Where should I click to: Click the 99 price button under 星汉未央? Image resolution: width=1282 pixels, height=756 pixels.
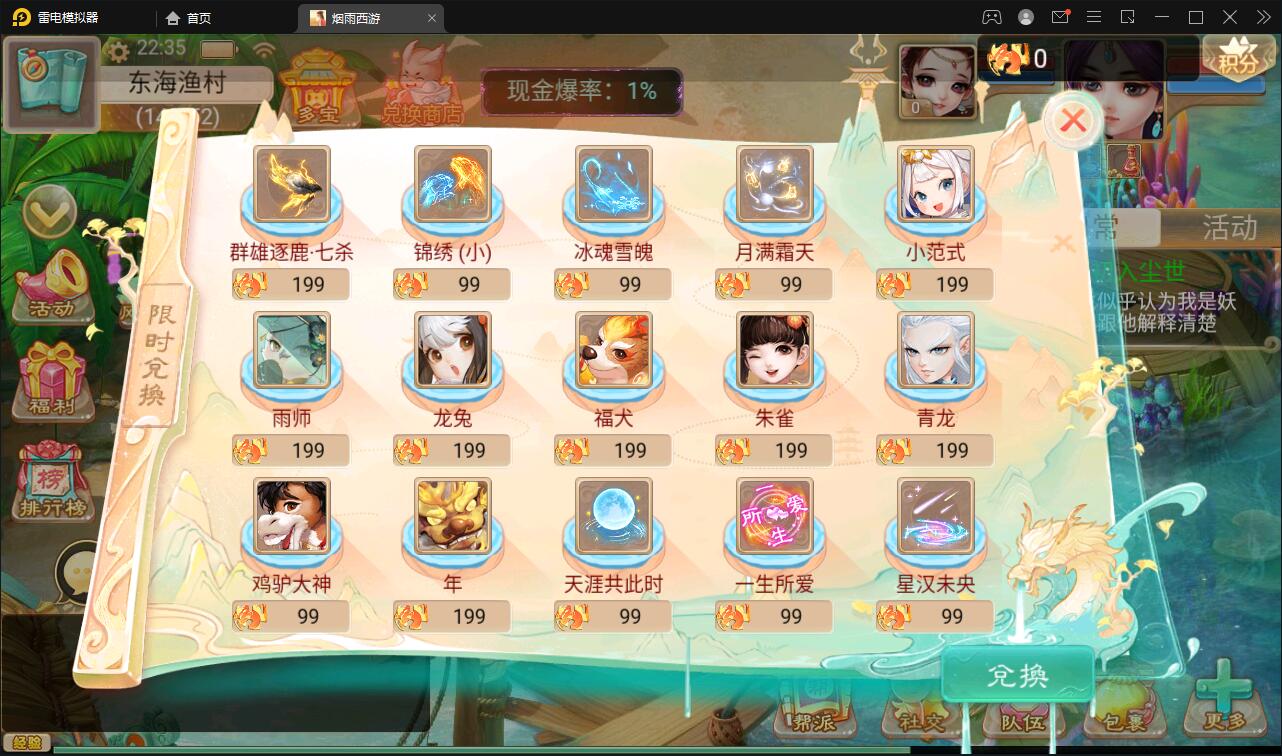point(934,616)
